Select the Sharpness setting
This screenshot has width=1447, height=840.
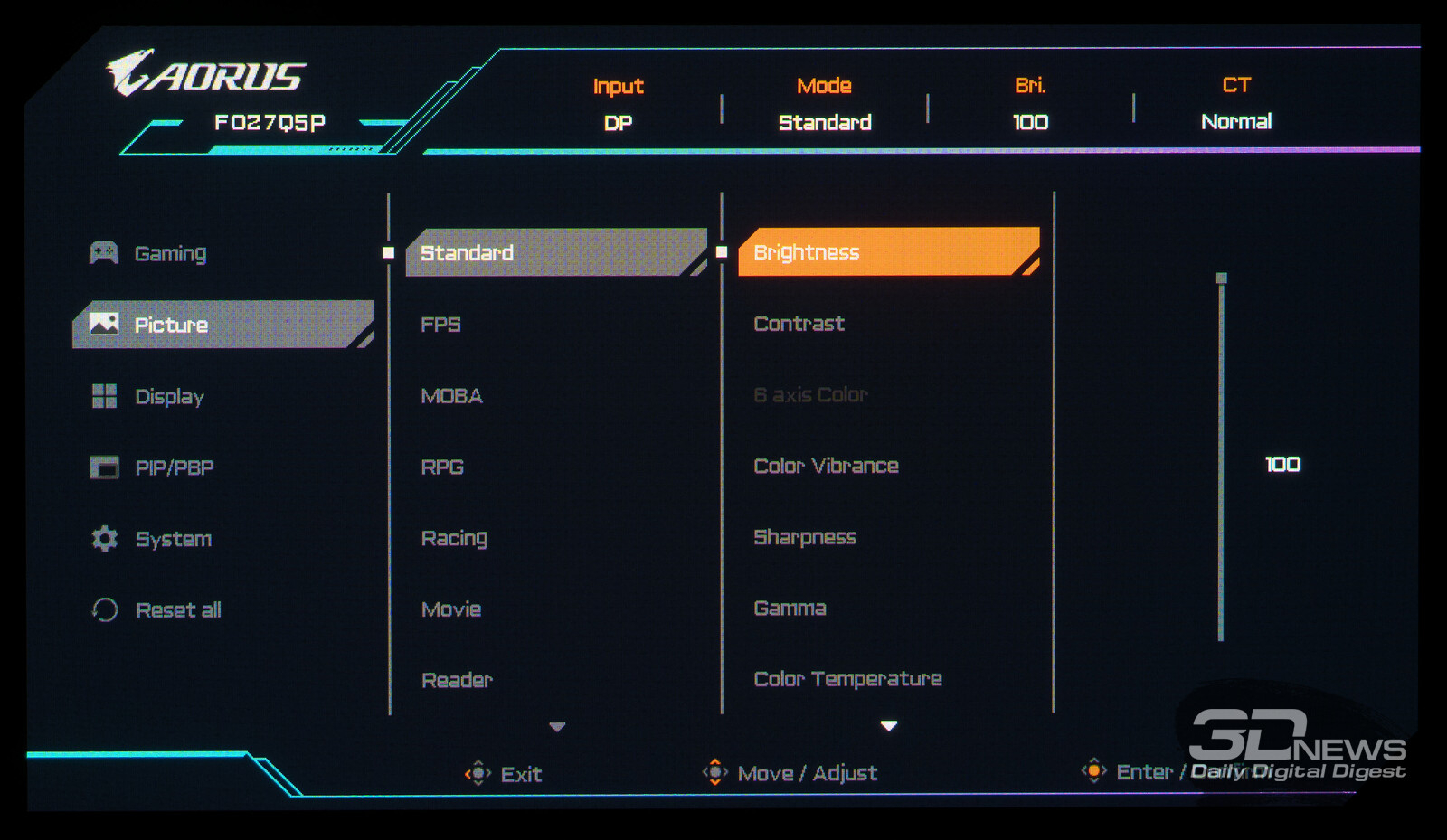tap(805, 537)
